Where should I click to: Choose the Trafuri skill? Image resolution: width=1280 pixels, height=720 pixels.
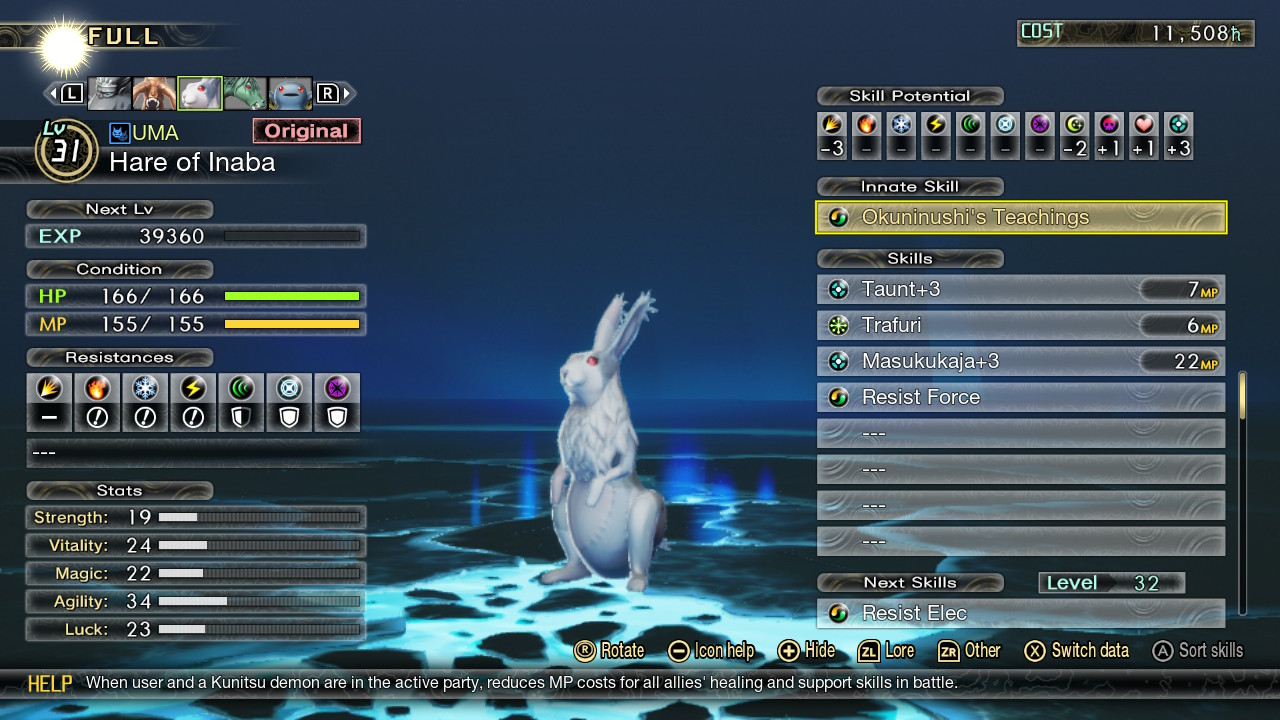point(1021,326)
